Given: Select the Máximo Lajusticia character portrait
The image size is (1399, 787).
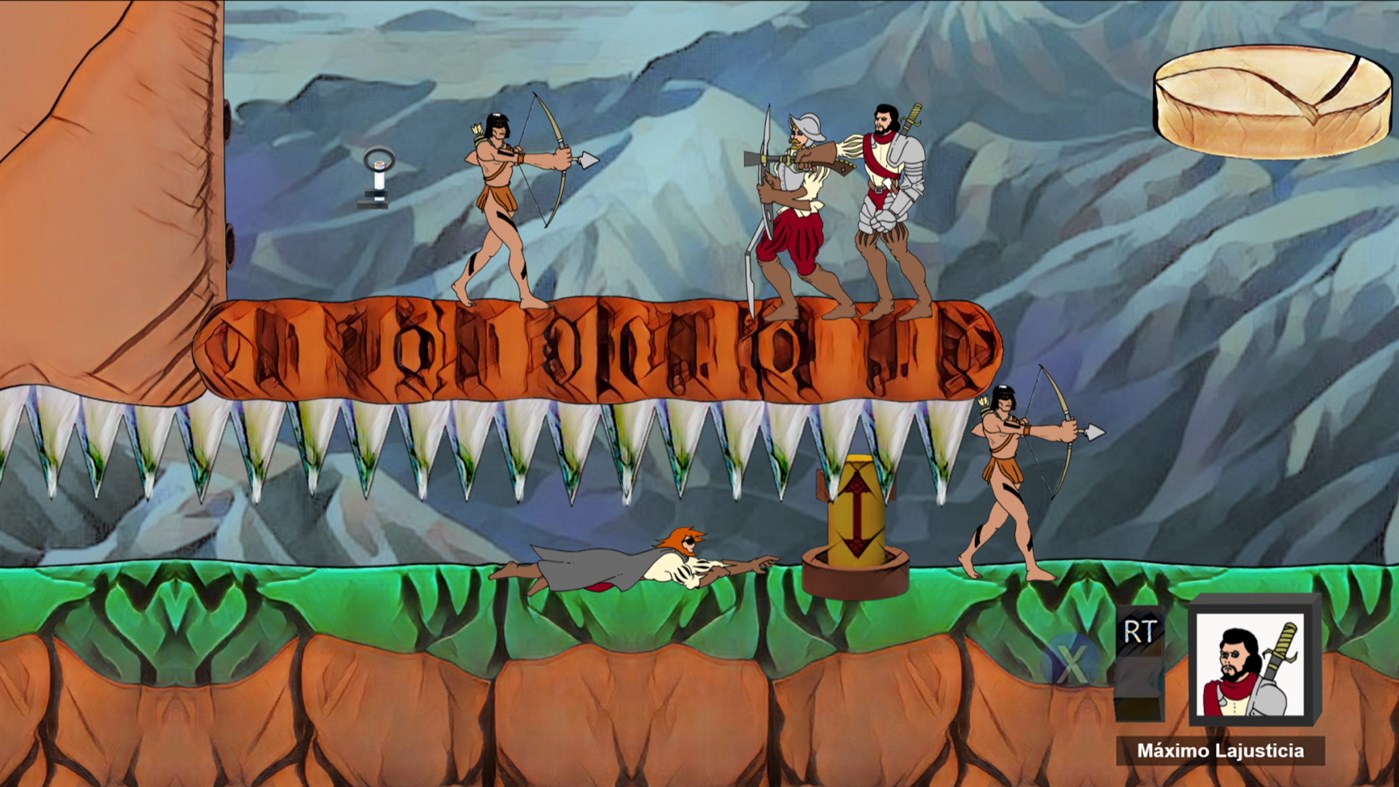Looking at the screenshot, I should click(x=1250, y=663).
